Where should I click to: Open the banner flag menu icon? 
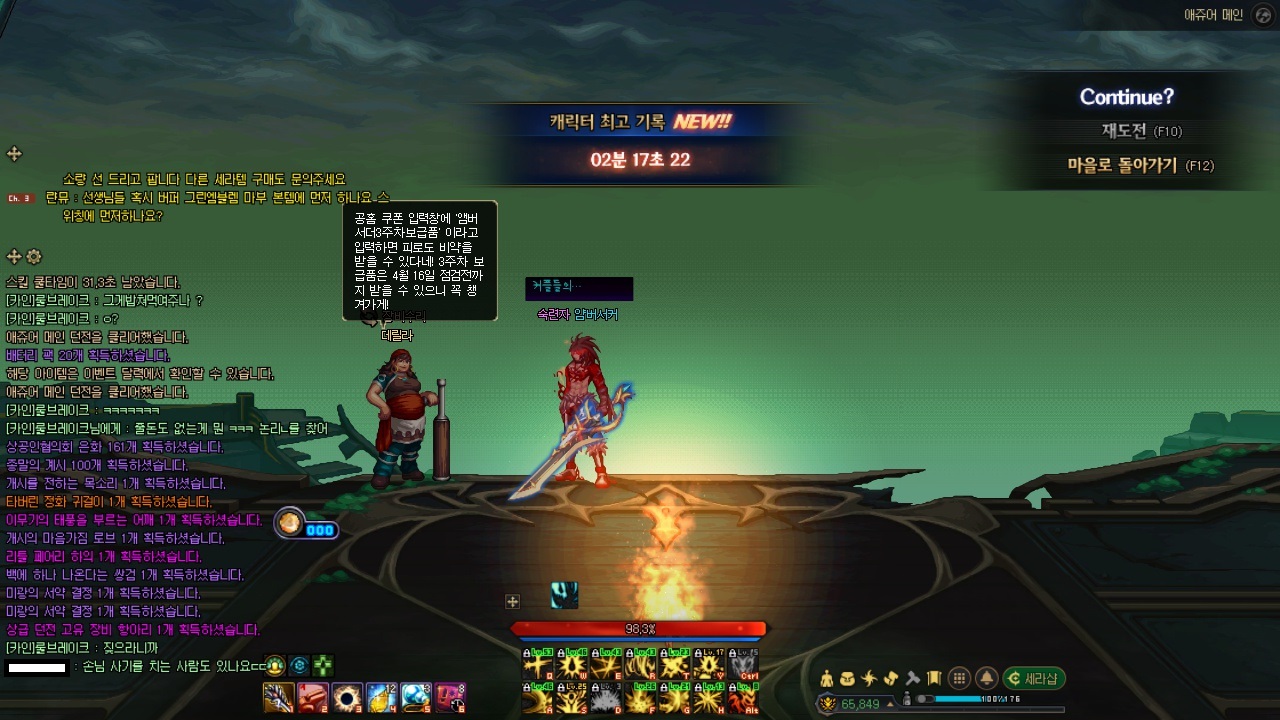point(934,678)
